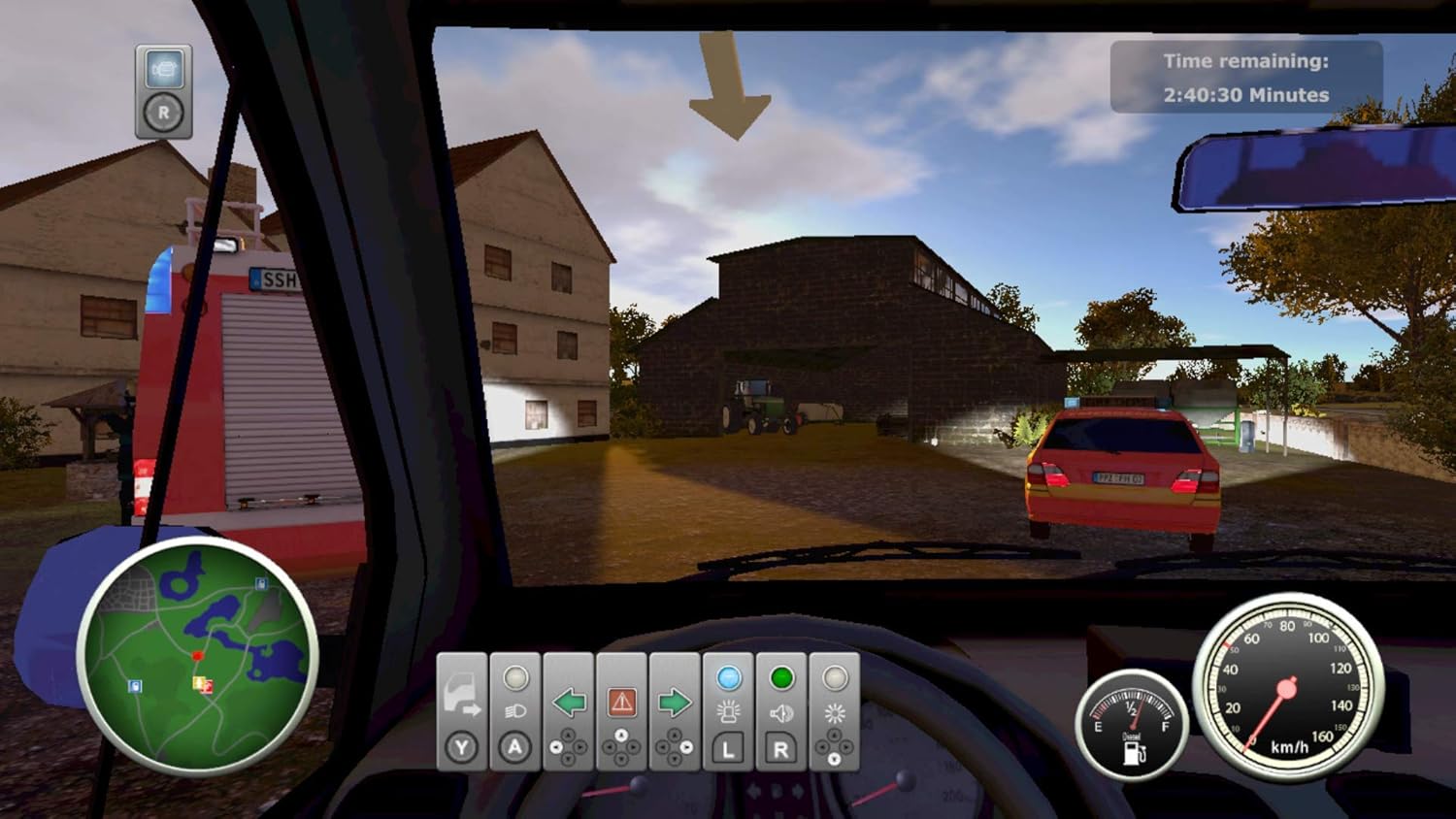This screenshot has width=1456, height=819.
Task: Select the working light icon
Action: pos(837,711)
